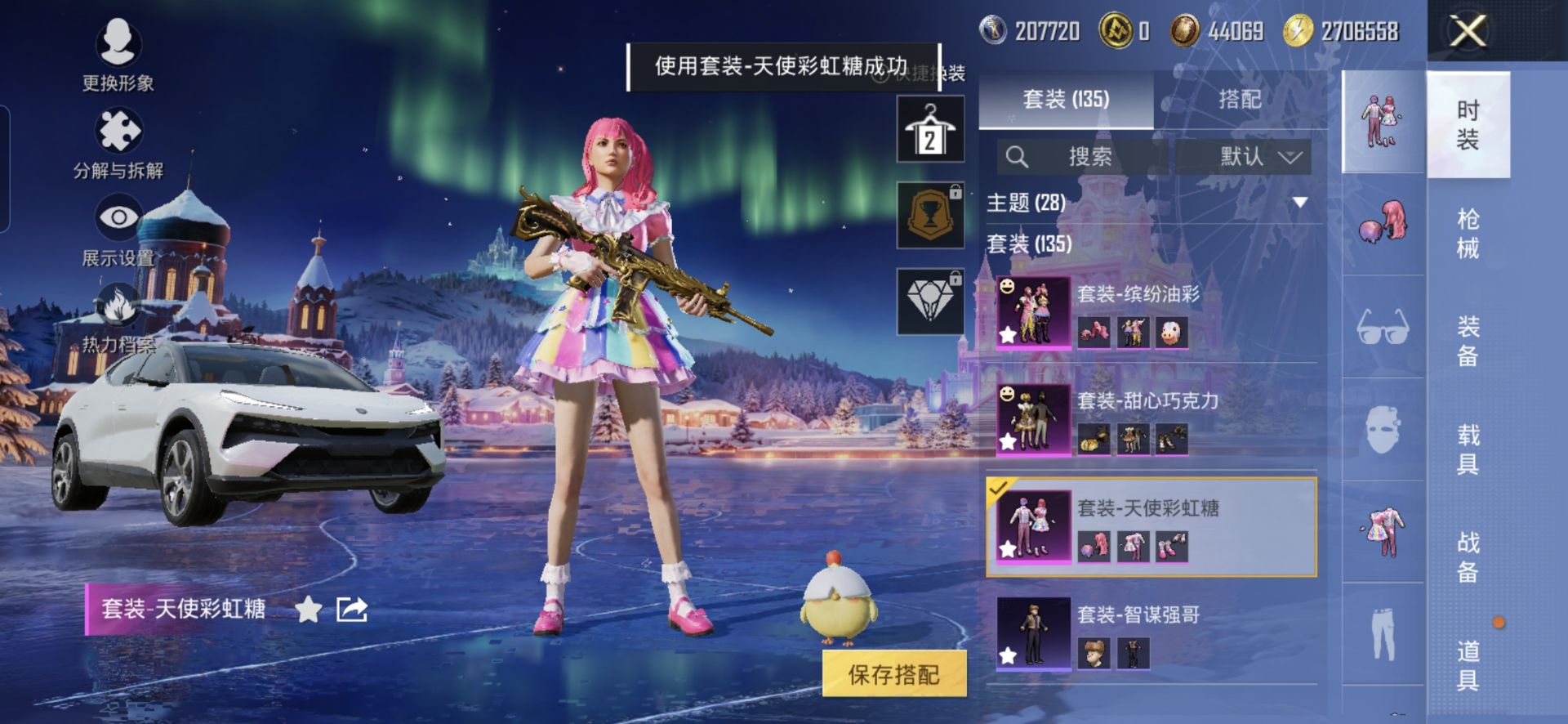1568x724 pixels.
Task: Open the 默认 sort dropdown
Action: [x=1258, y=156]
